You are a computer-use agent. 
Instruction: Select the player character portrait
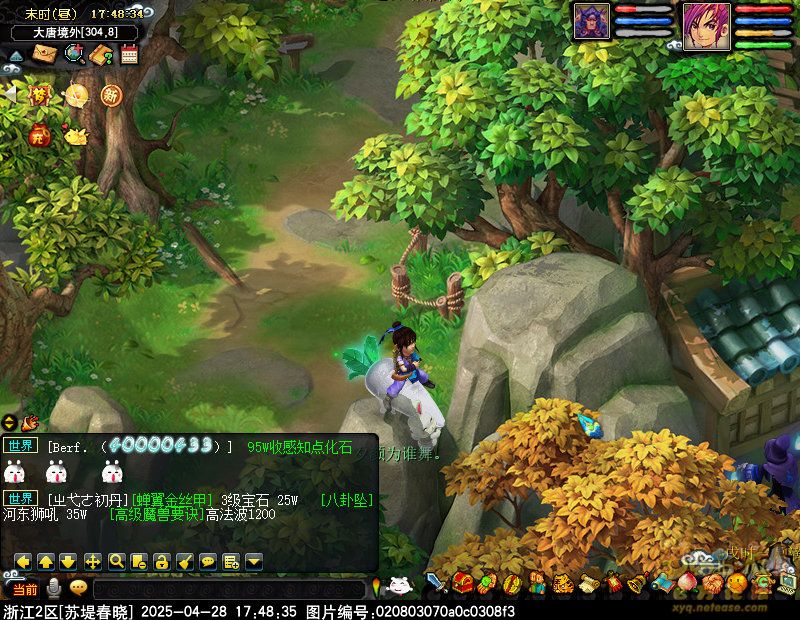[x=705, y=21]
